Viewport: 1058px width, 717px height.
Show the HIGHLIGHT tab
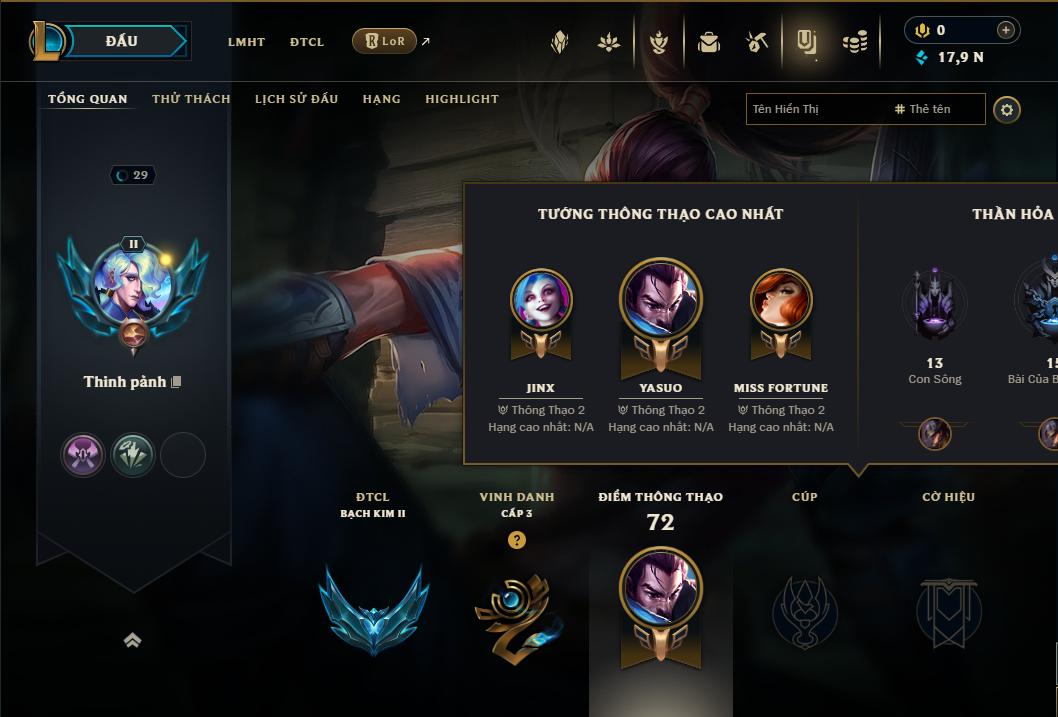(x=462, y=99)
